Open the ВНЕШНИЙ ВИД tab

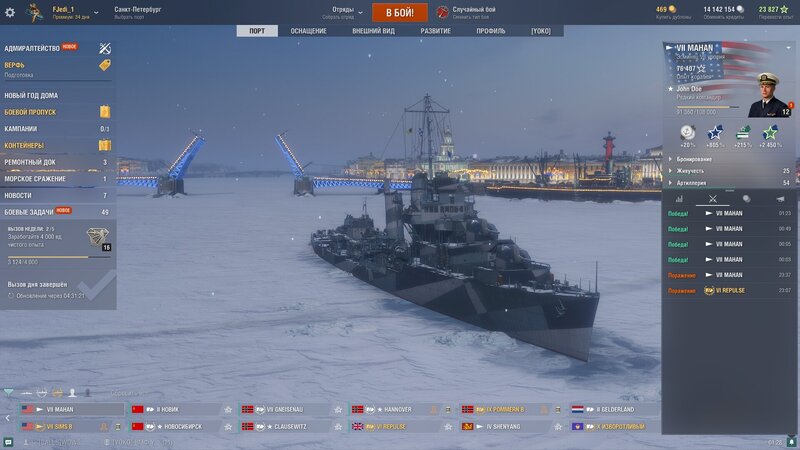point(373,31)
